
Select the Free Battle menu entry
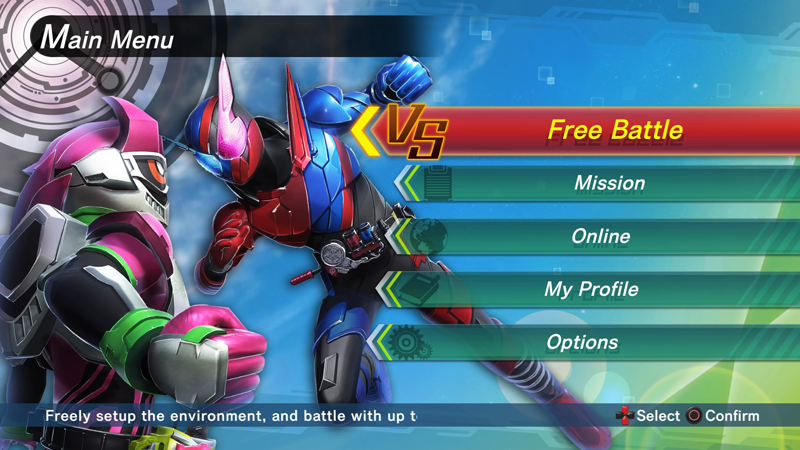(614, 130)
